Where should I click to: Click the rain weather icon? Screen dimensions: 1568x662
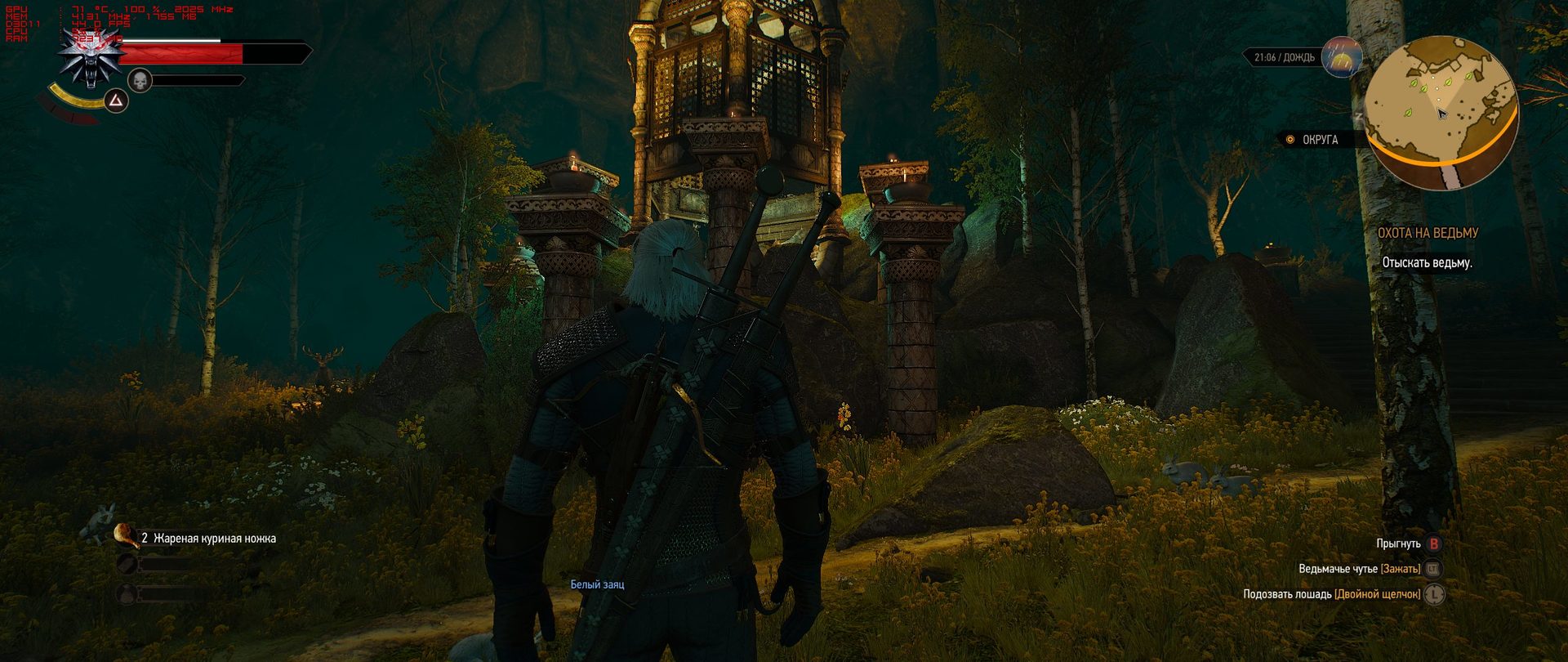pos(1342,56)
